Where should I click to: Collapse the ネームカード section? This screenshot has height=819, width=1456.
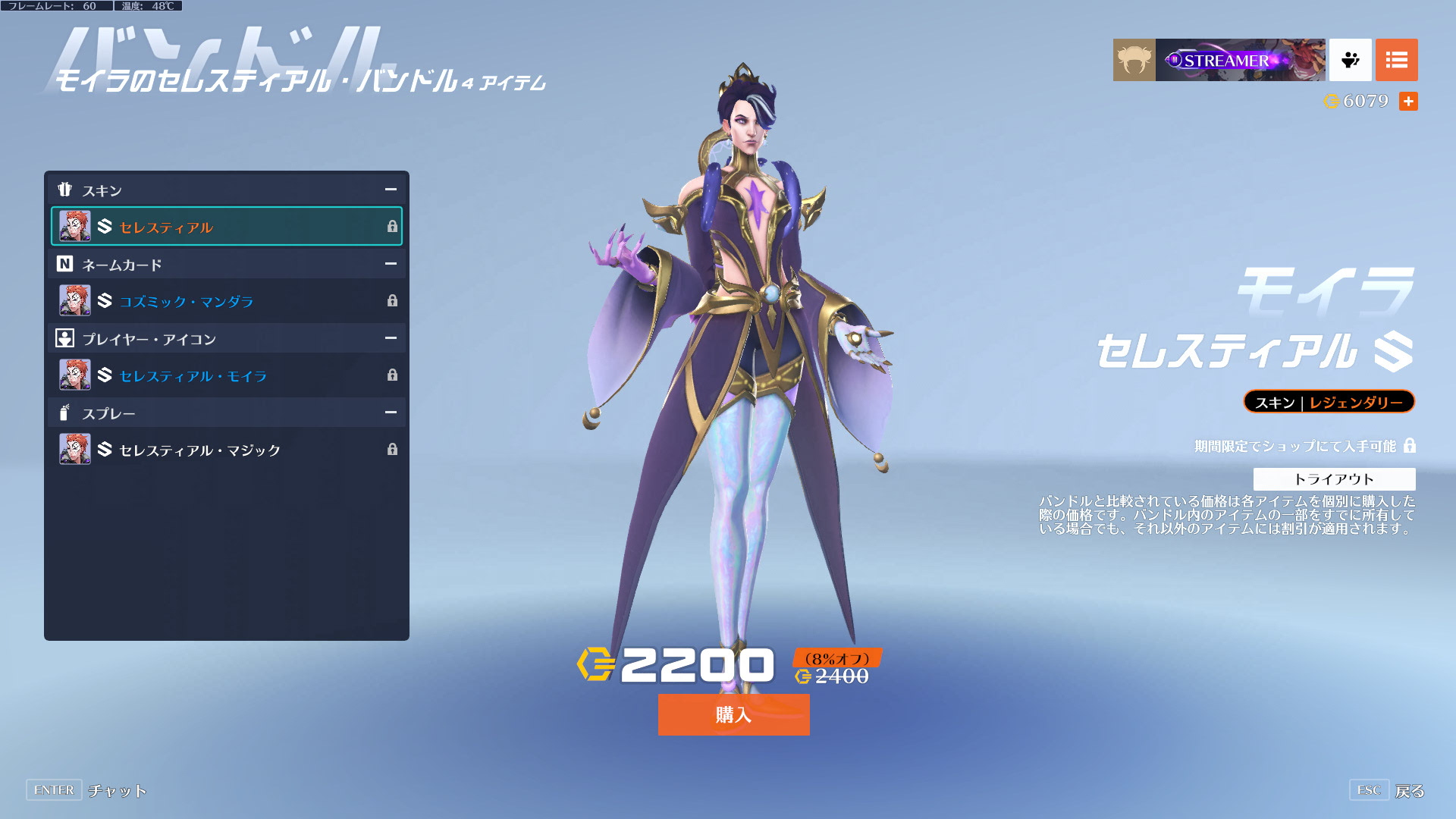(391, 264)
